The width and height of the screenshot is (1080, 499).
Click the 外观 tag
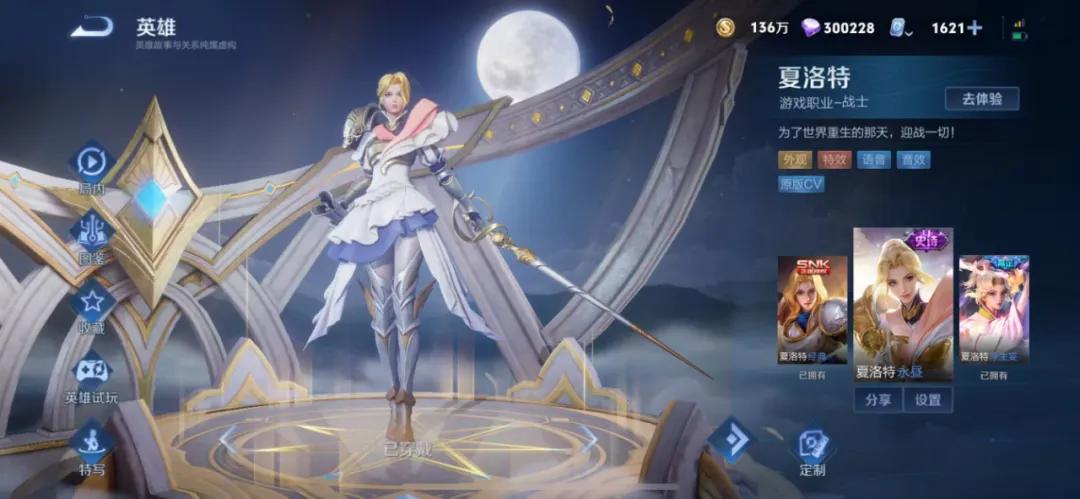tap(795, 159)
